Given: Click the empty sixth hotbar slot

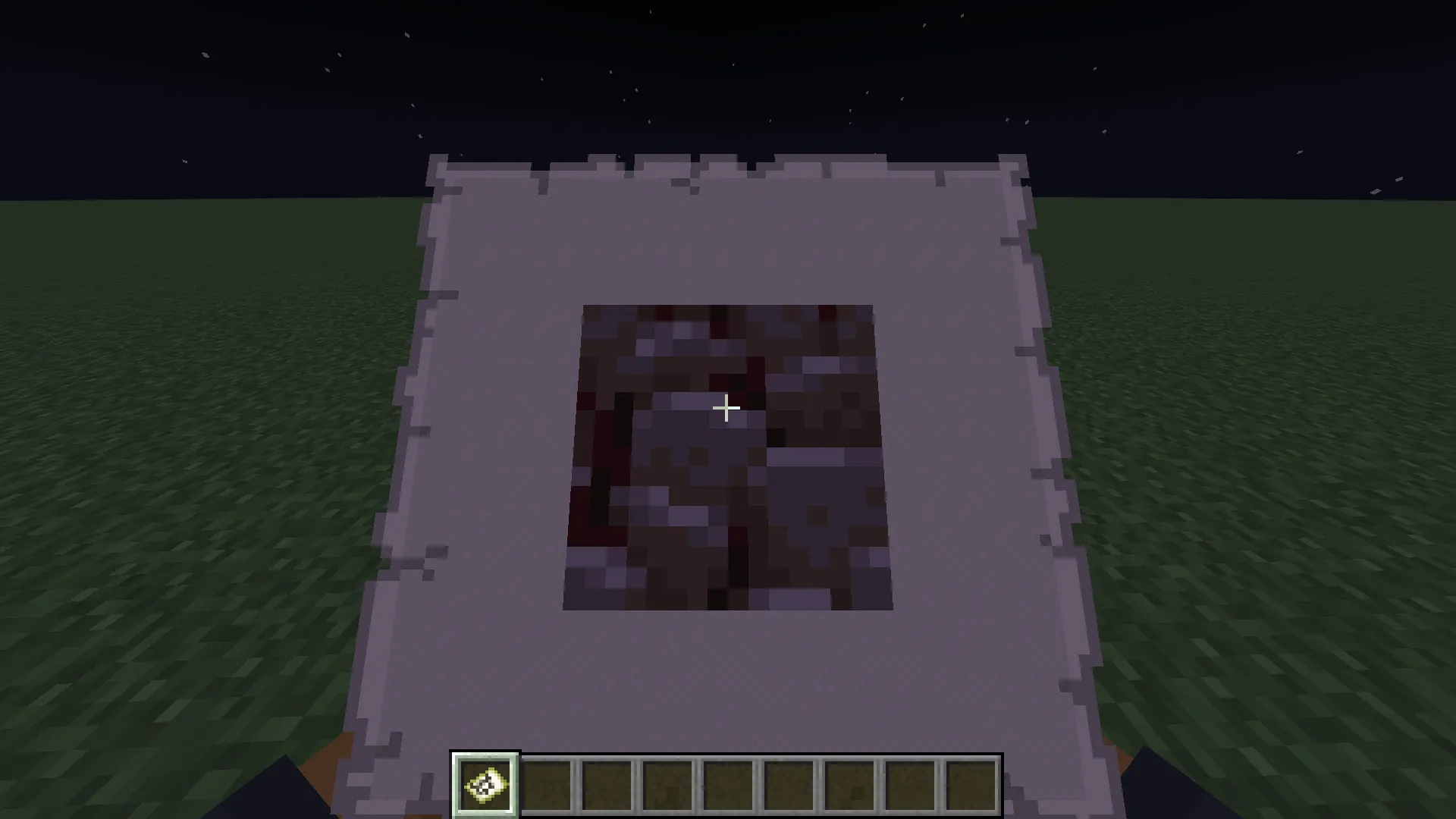Looking at the screenshot, I should click(789, 785).
